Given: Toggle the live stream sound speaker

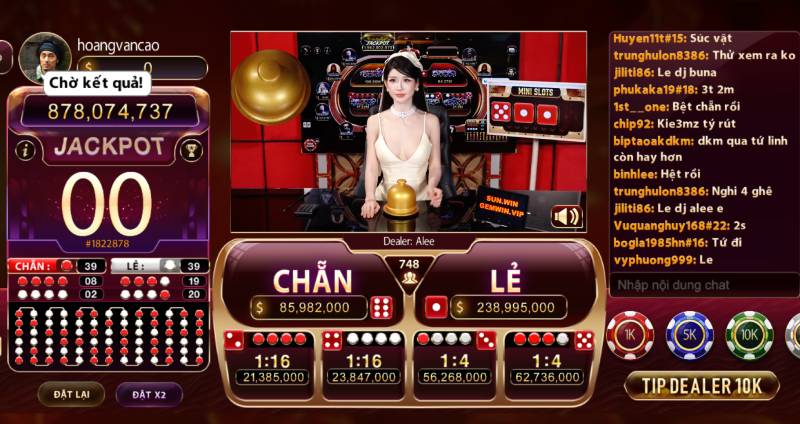Looking at the screenshot, I should coord(566,216).
